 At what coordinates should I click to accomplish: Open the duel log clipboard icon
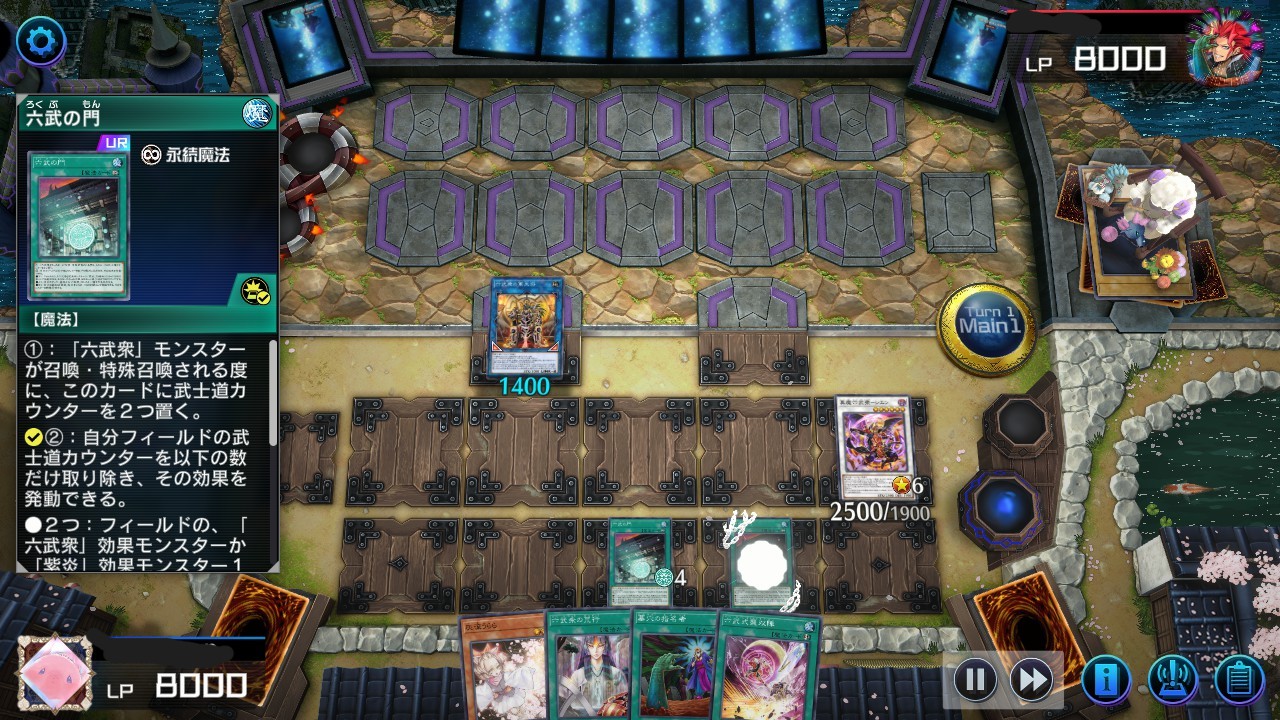pyautogui.click(x=1239, y=680)
